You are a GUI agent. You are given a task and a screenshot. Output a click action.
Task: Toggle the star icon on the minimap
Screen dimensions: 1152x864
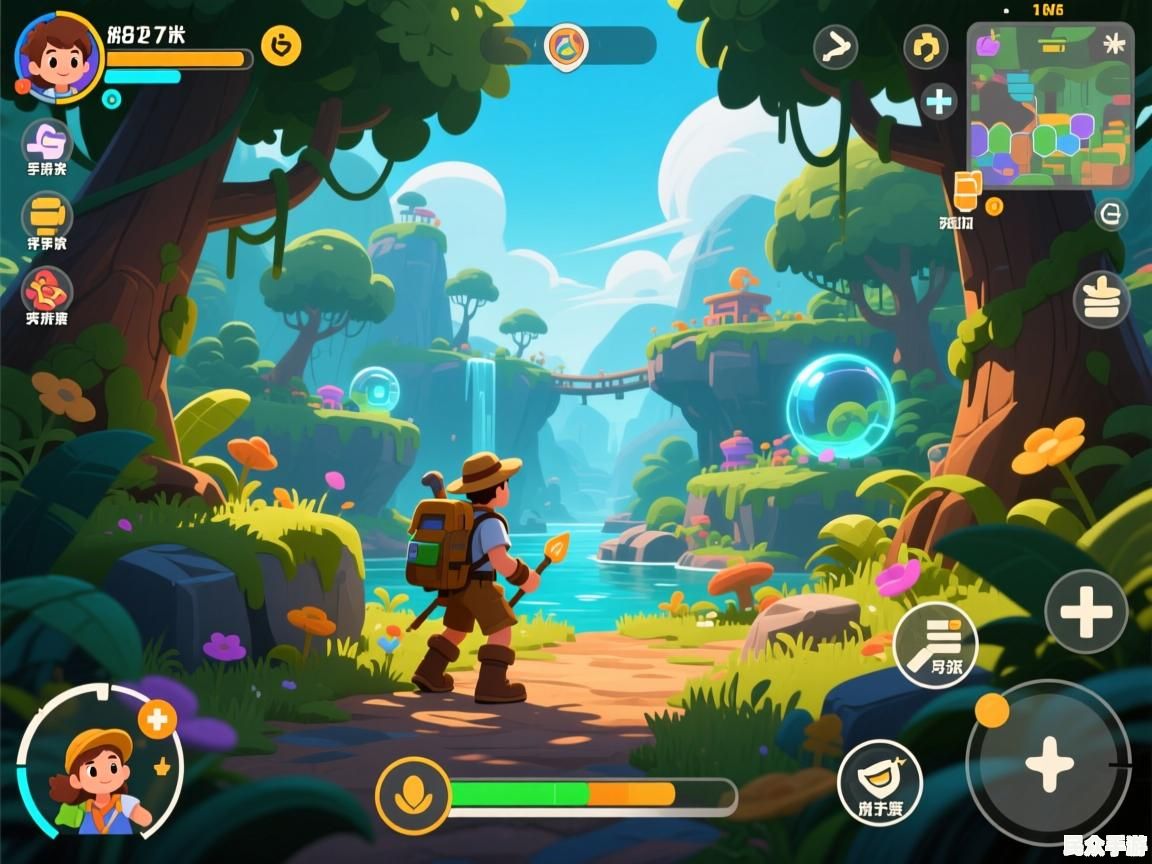tap(1113, 44)
